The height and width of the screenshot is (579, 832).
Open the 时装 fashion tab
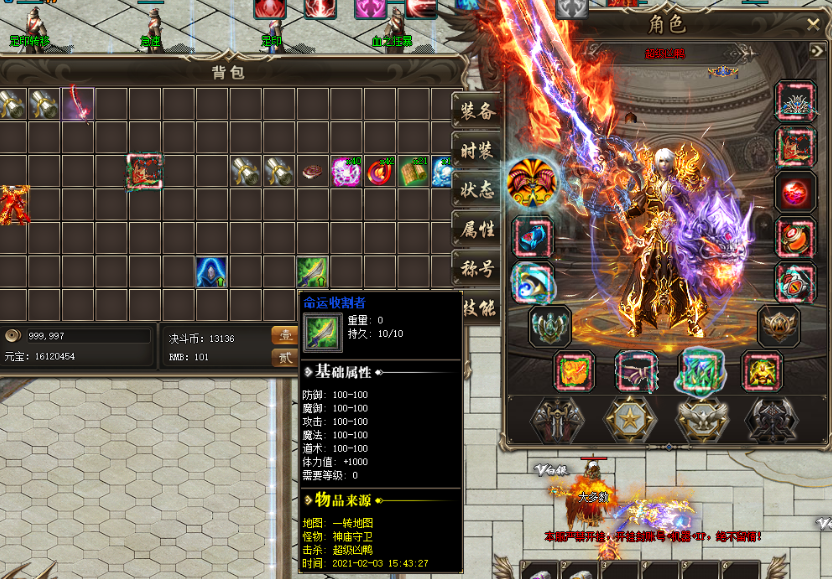point(476,150)
